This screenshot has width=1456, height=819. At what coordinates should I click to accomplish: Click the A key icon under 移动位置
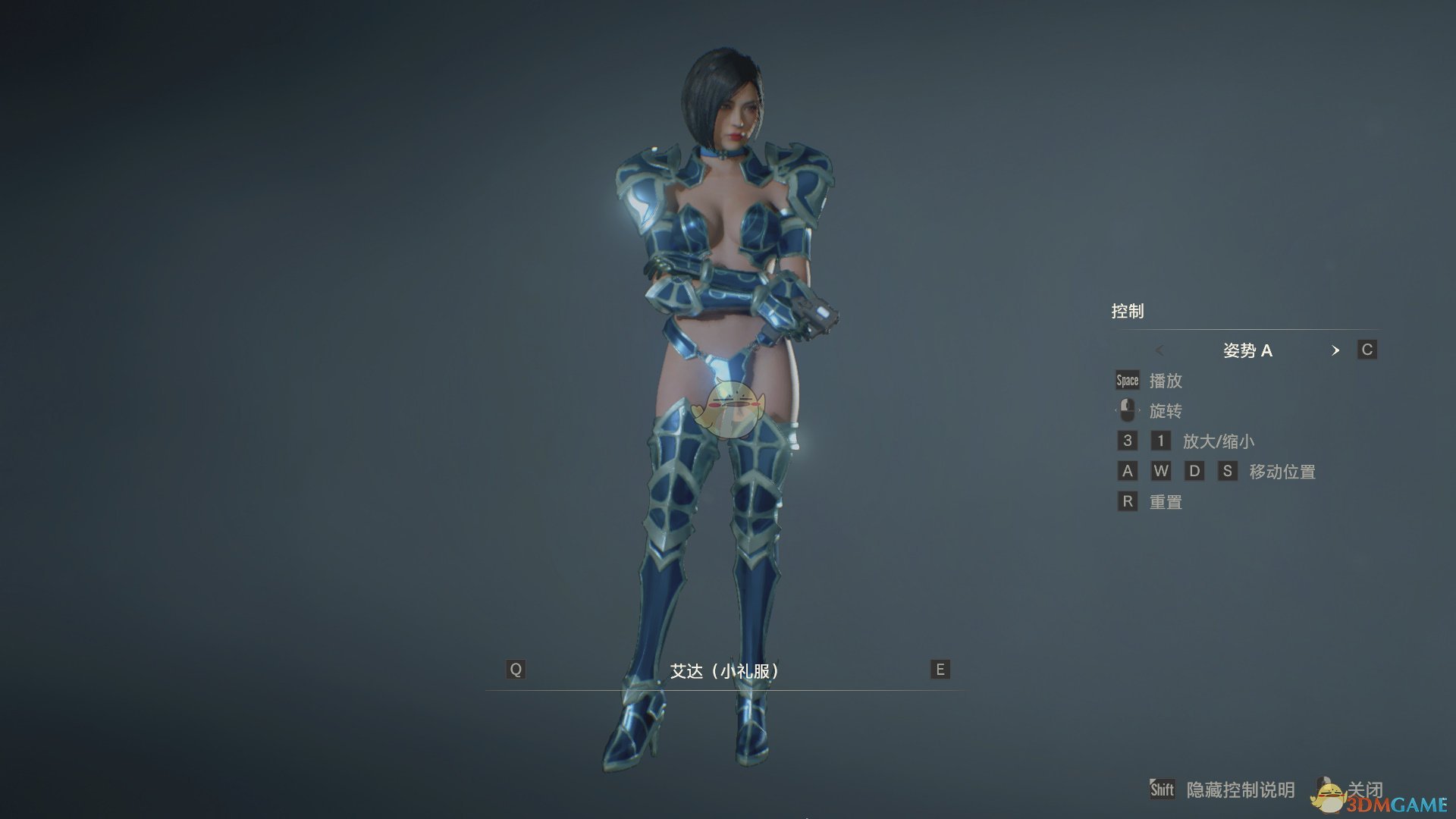click(x=1128, y=471)
